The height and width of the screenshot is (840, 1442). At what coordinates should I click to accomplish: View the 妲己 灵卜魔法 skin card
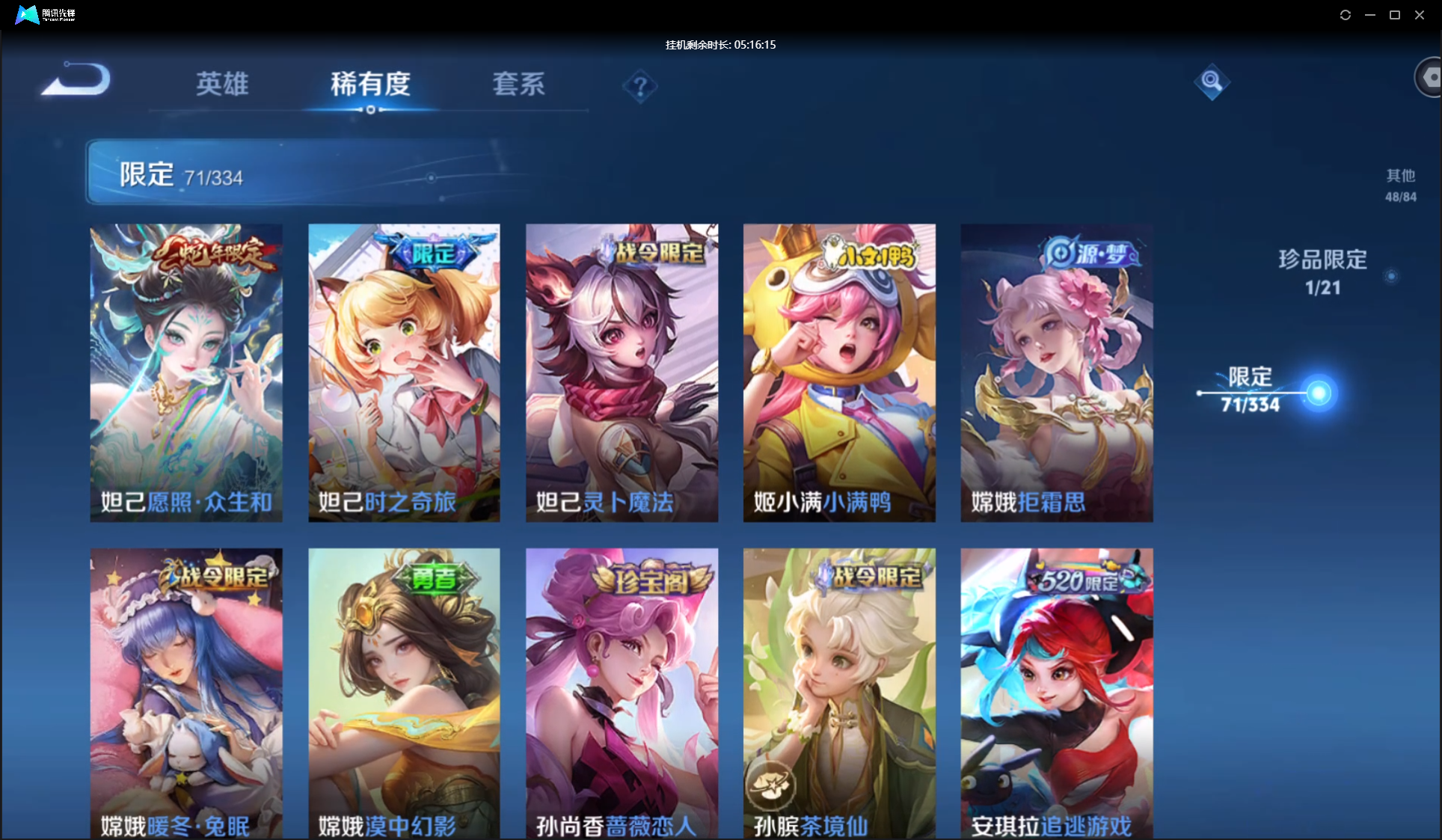click(x=622, y=373)
